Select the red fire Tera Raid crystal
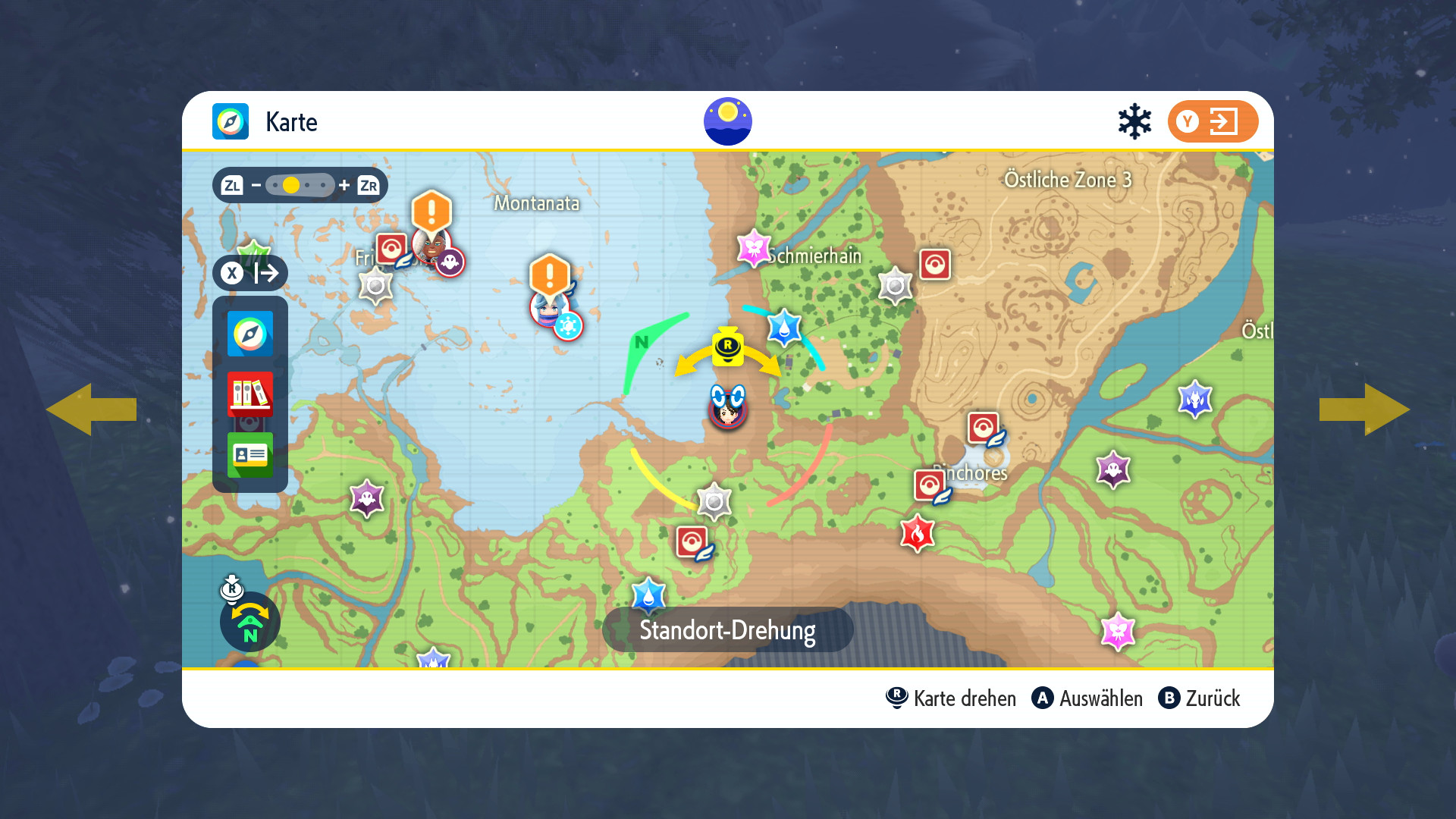This screenshot has height=819, width=1456. tap(917, 534)
